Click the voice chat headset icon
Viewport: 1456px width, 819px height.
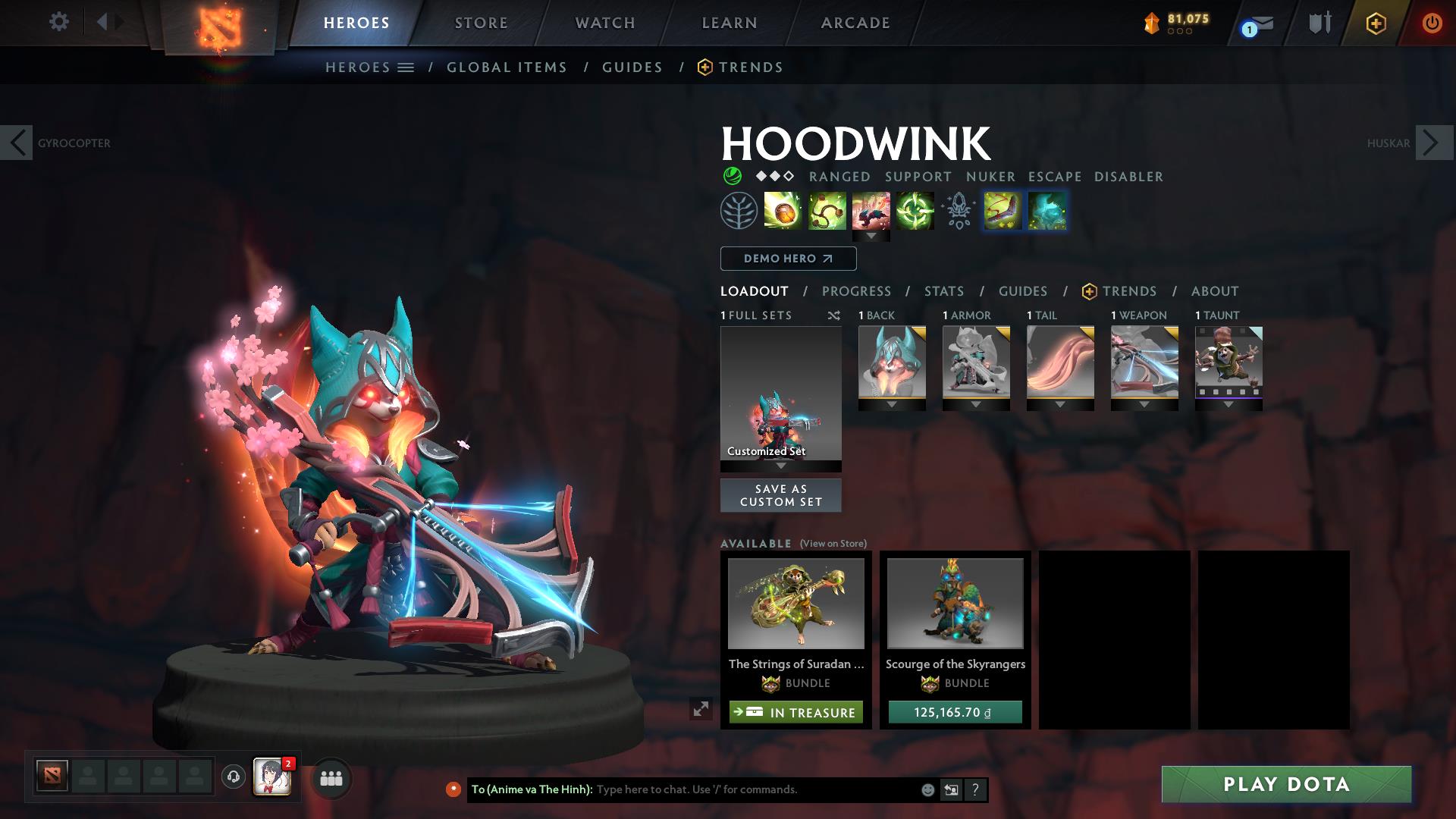click(233, 777)
